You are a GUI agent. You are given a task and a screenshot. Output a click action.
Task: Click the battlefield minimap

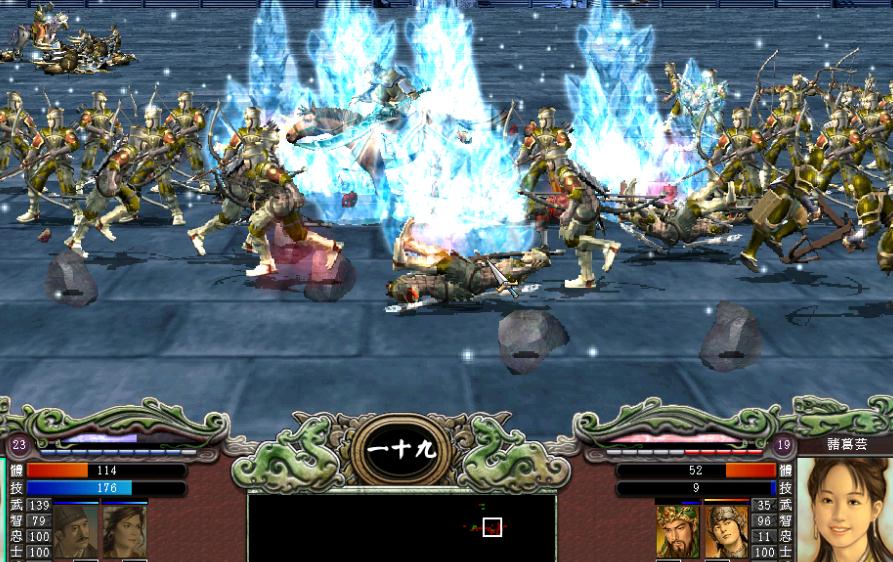point(401,526)
